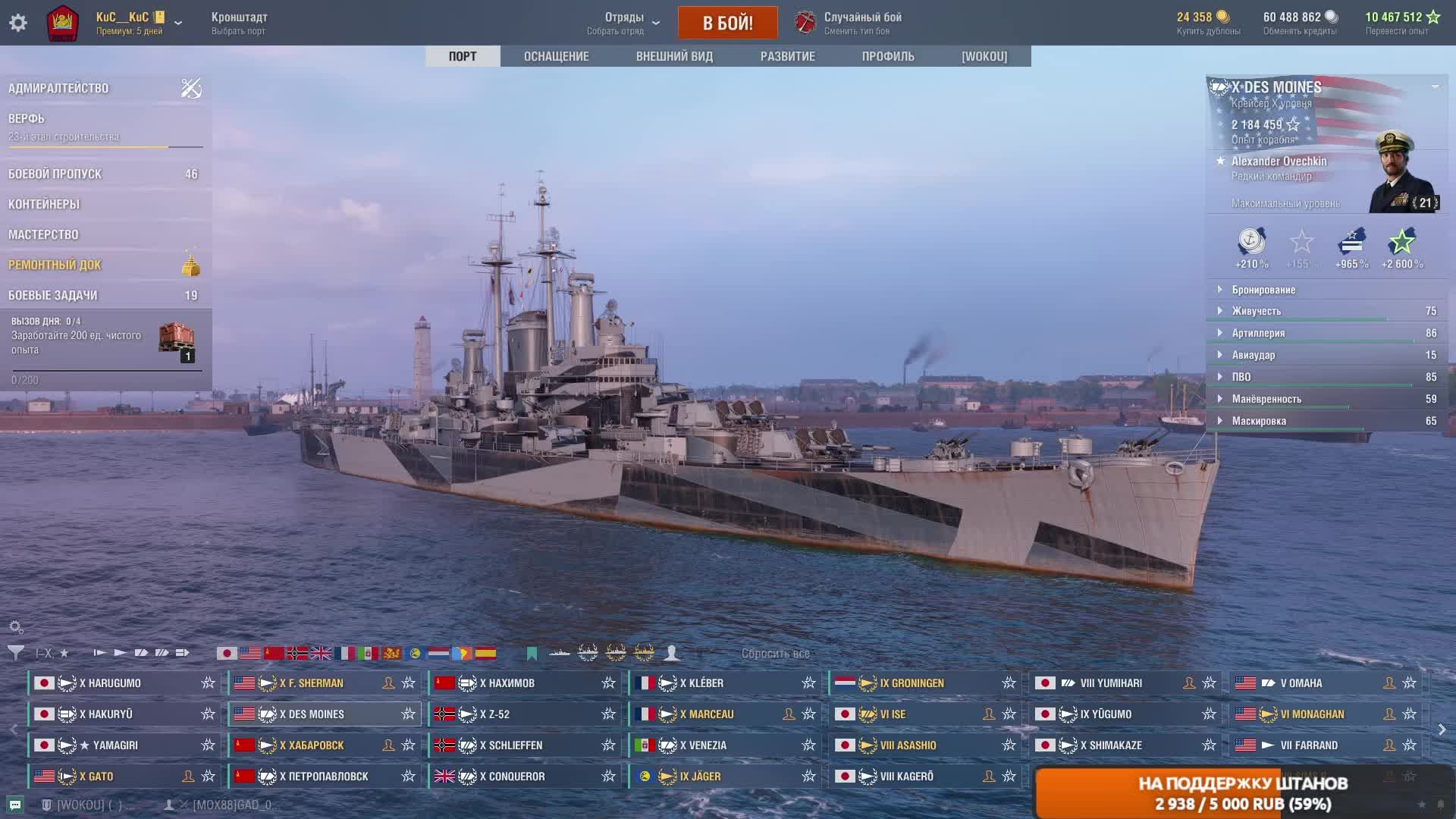Start the battle with В БОЙ! button
1456x819 pixels.
point(727,23)
